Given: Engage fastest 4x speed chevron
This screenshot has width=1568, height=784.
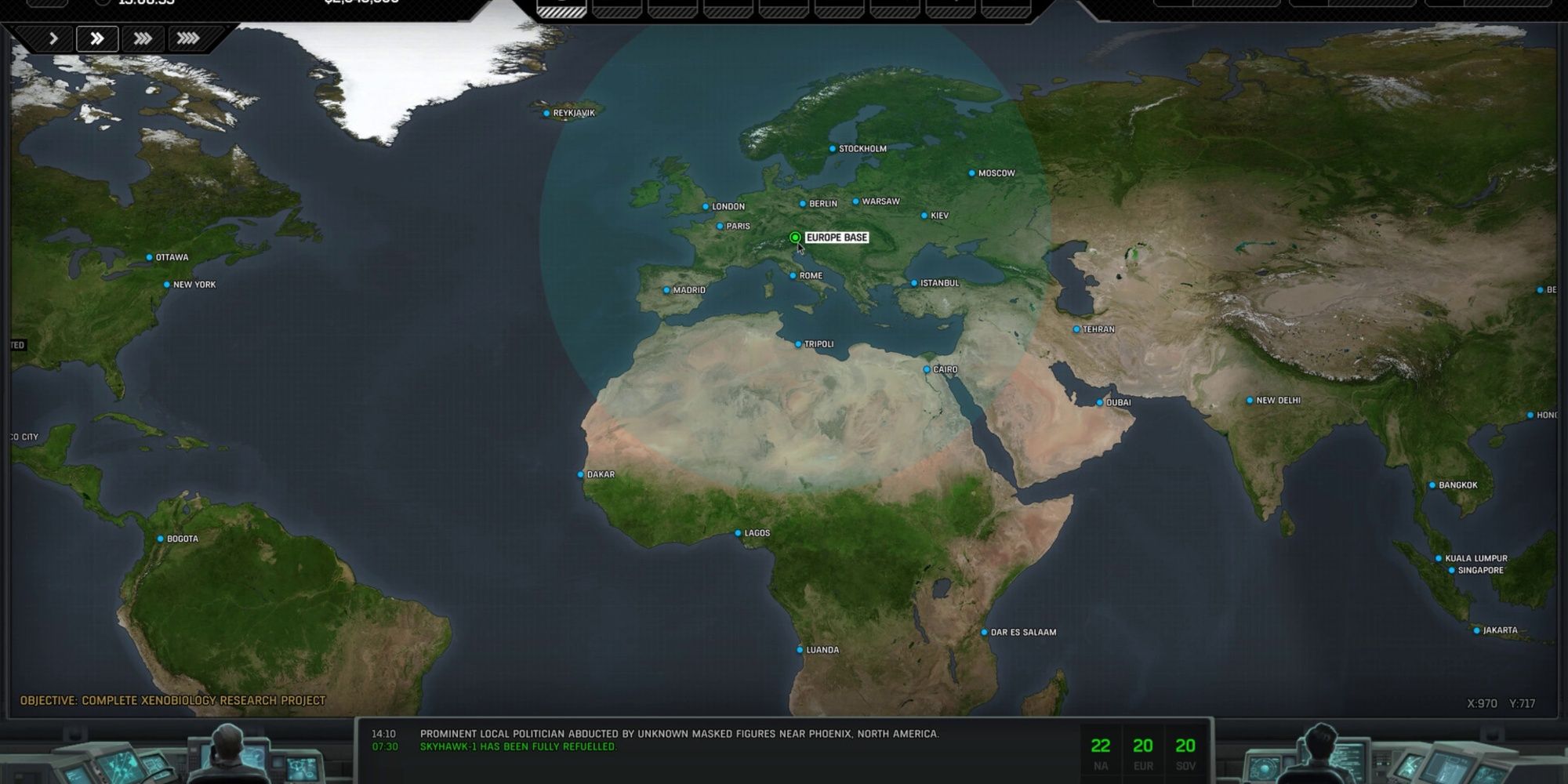Looking at the screenshot, I should pyautogui.click(x=189, y=37).
